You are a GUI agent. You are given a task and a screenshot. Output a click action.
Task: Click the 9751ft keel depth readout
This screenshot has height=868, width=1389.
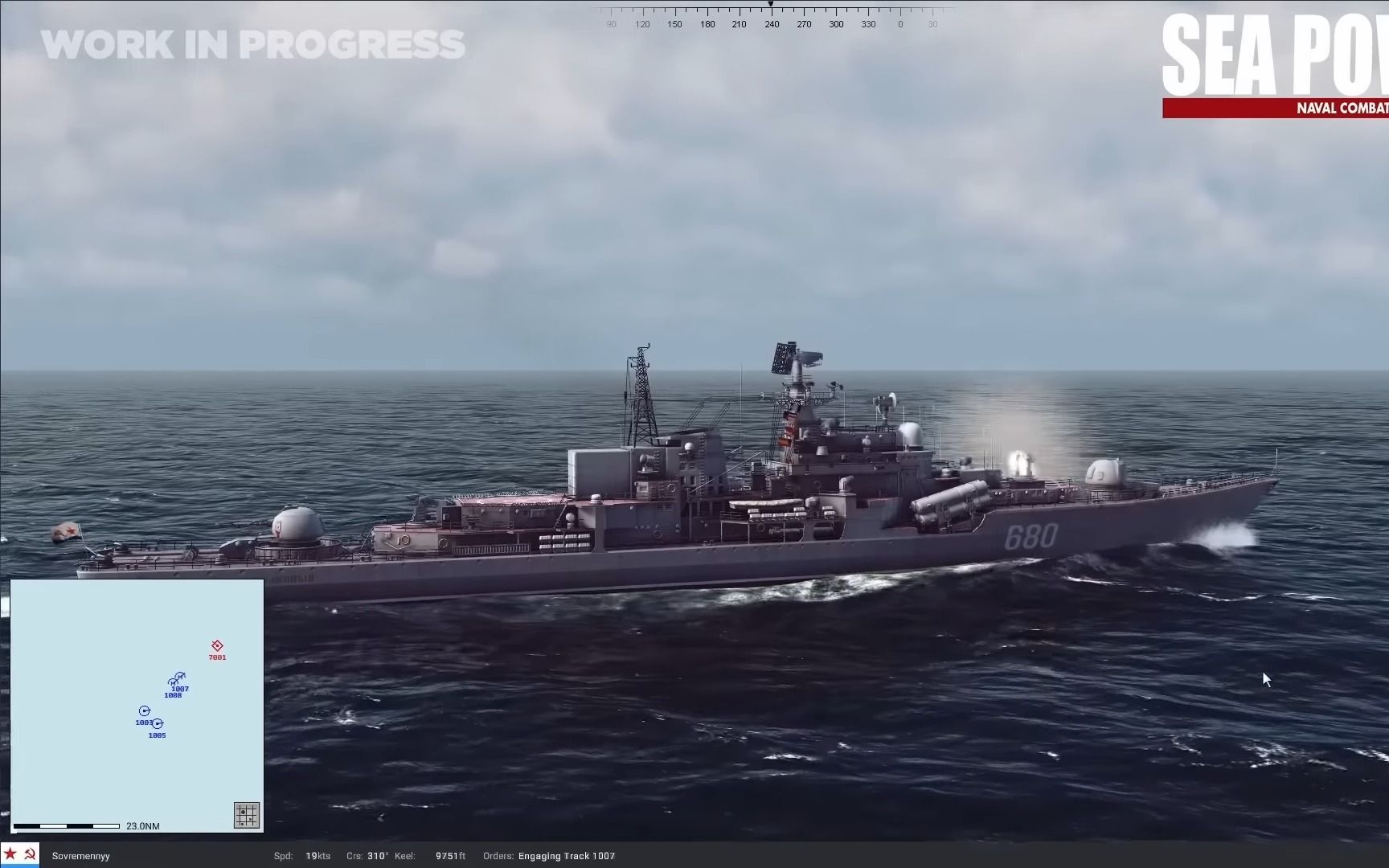(450, 856)
